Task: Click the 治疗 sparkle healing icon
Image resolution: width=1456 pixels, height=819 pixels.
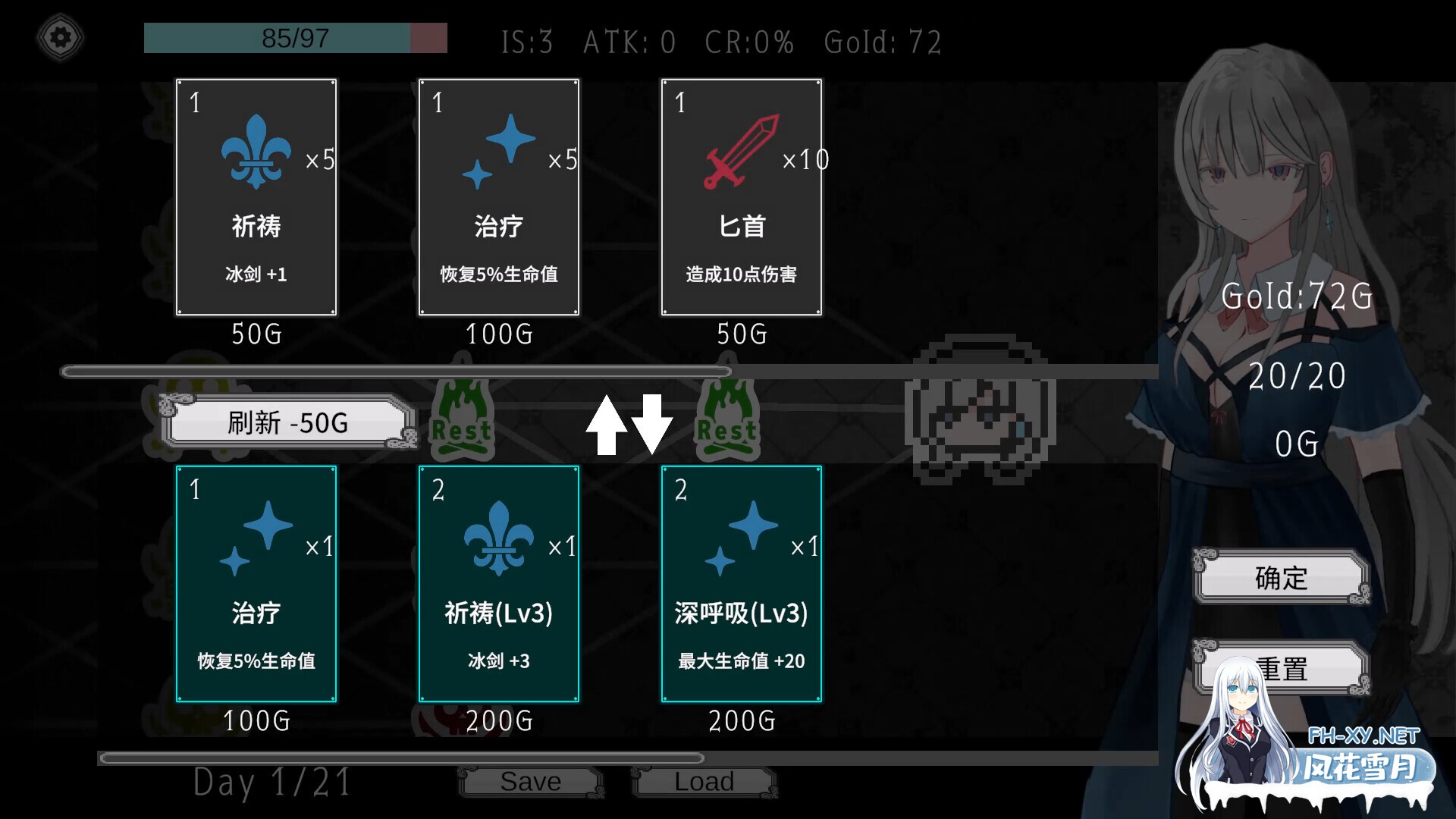Action: 500,152
